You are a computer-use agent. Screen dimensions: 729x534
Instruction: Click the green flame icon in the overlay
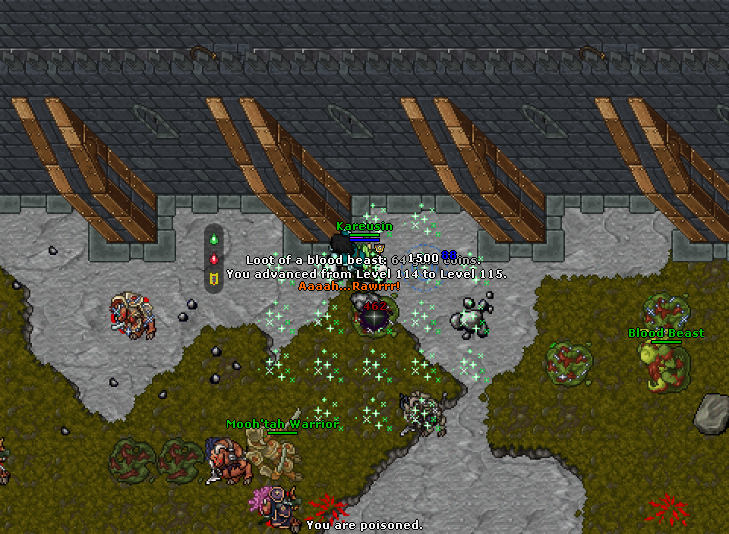point(213,240)
